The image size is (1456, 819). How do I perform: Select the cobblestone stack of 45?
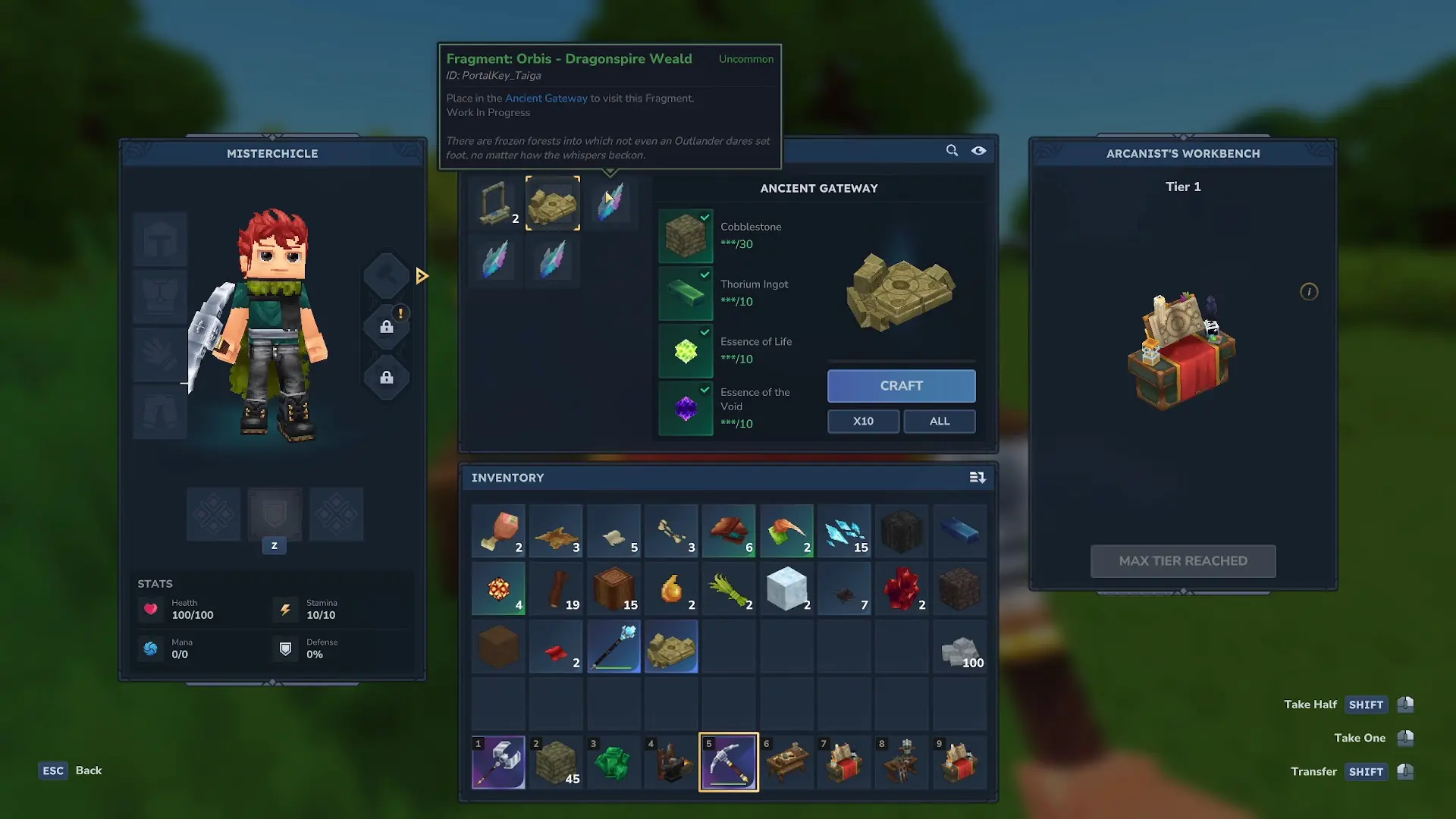pyautogui.click(x=556, y=761)
